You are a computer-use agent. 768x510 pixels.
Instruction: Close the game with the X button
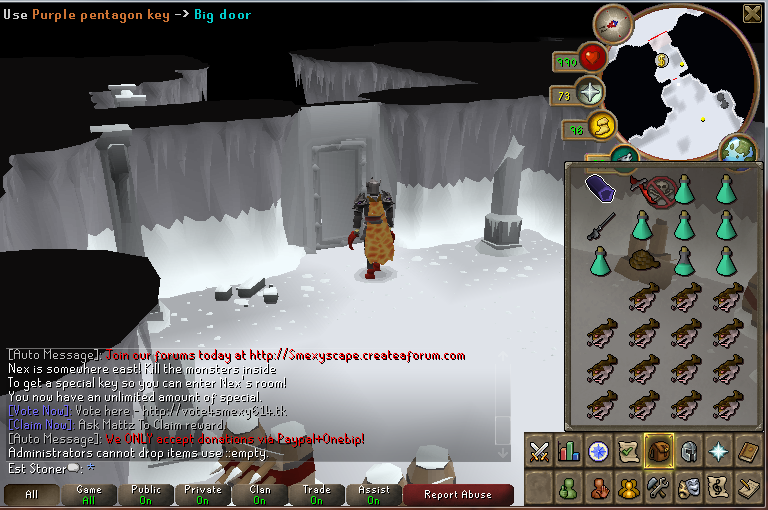pyautogui.click(x=752, y=13)
